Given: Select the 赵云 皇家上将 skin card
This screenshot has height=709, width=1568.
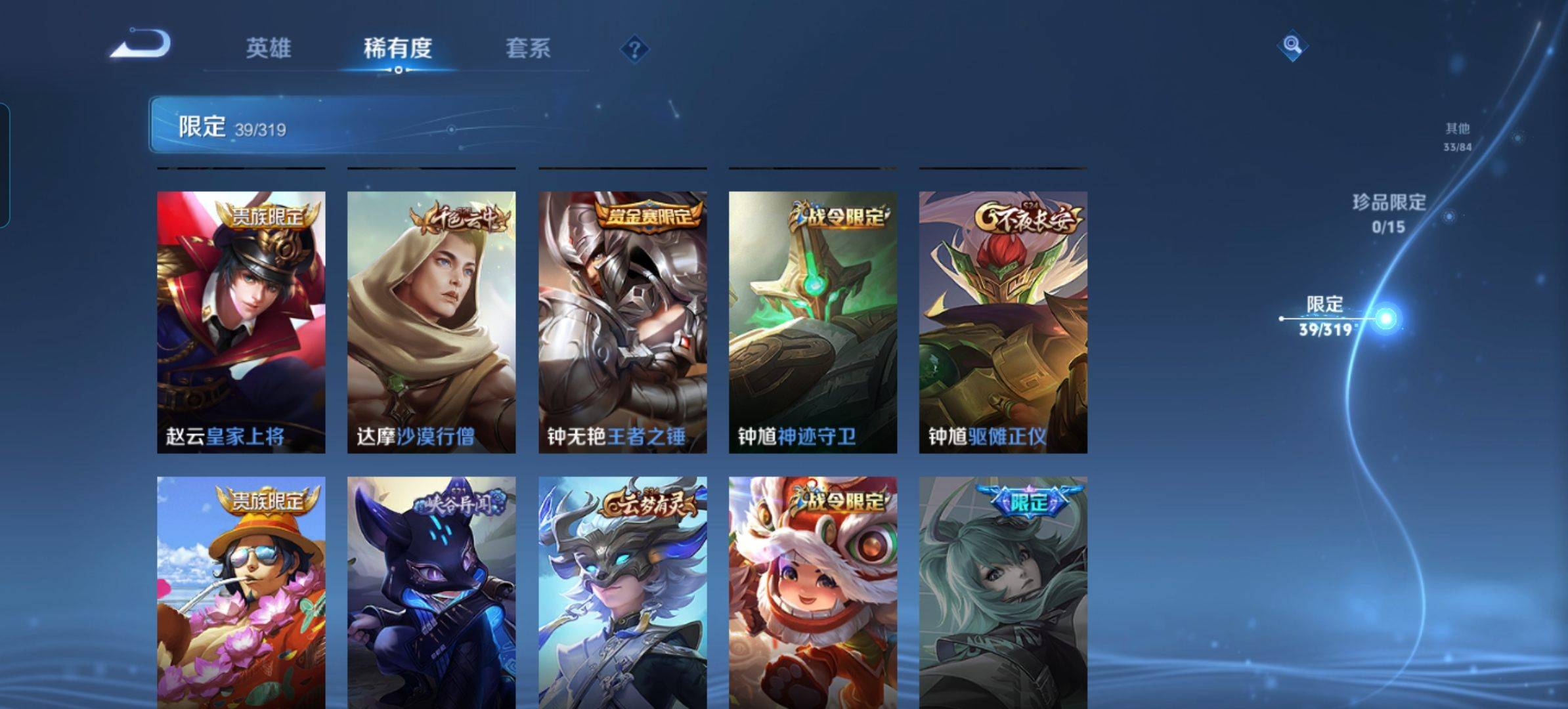Looking at the screenshot, I should 241,322.
